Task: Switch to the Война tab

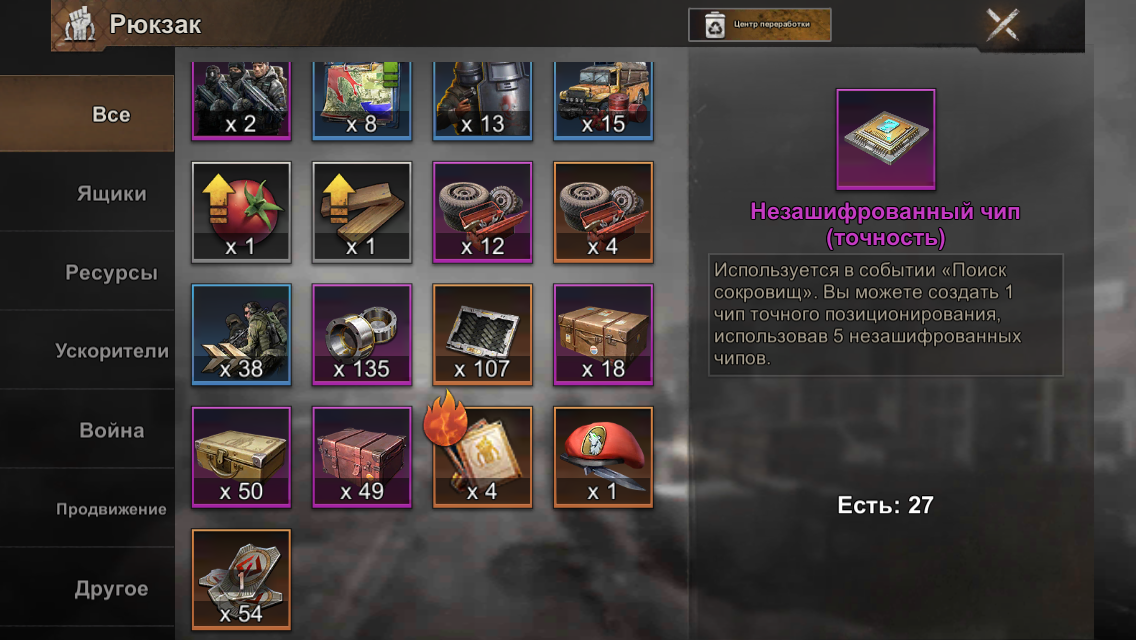Action: (111, 431)
